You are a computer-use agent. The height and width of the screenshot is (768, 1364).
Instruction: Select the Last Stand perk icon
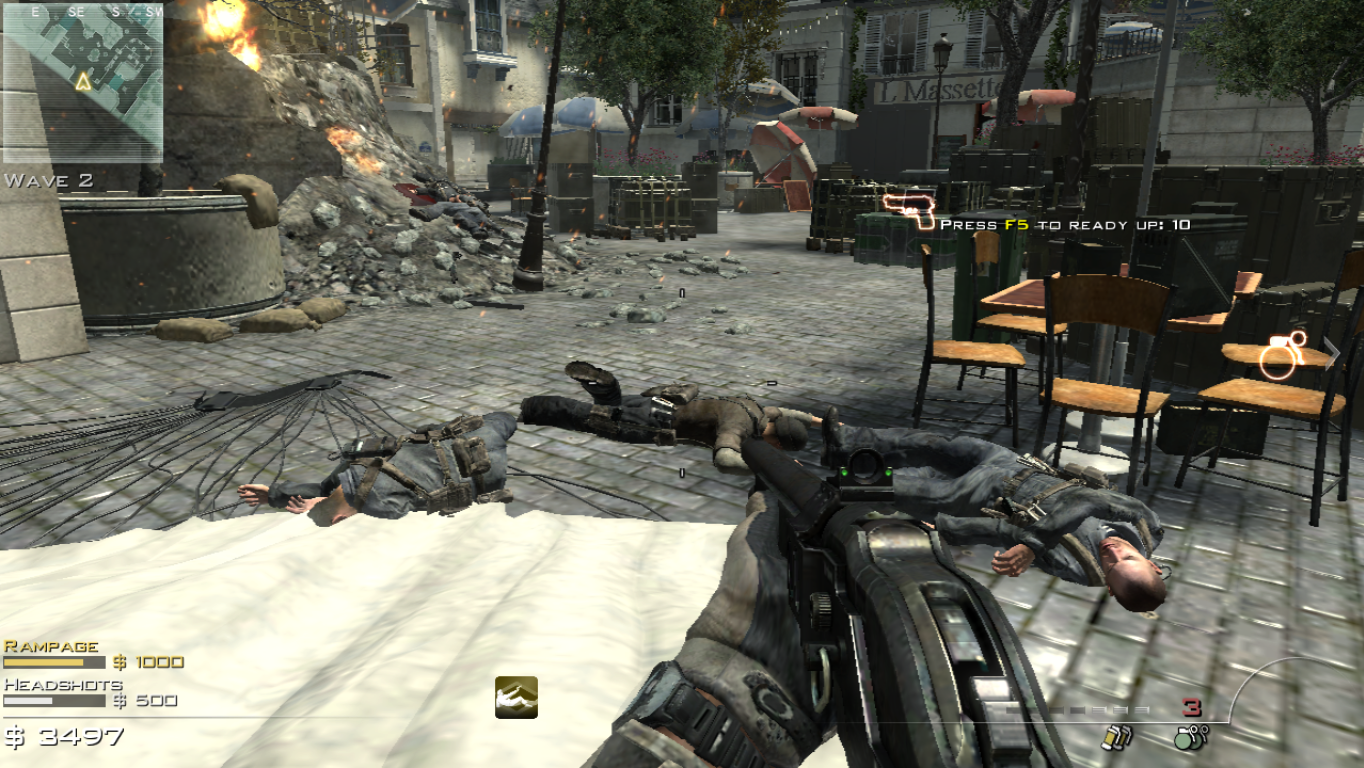click(x=516, y=697)
